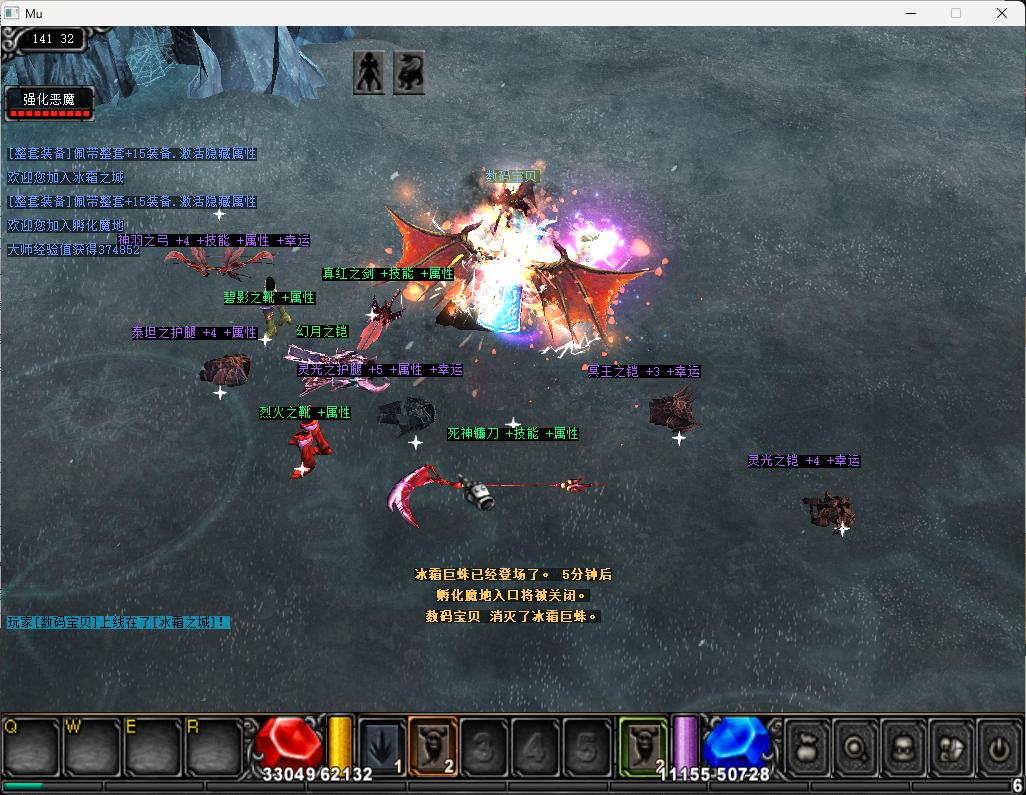The height and width of the screenshot is (795, 1026).
Task: Open the inventory bag button
Action: 806,746
